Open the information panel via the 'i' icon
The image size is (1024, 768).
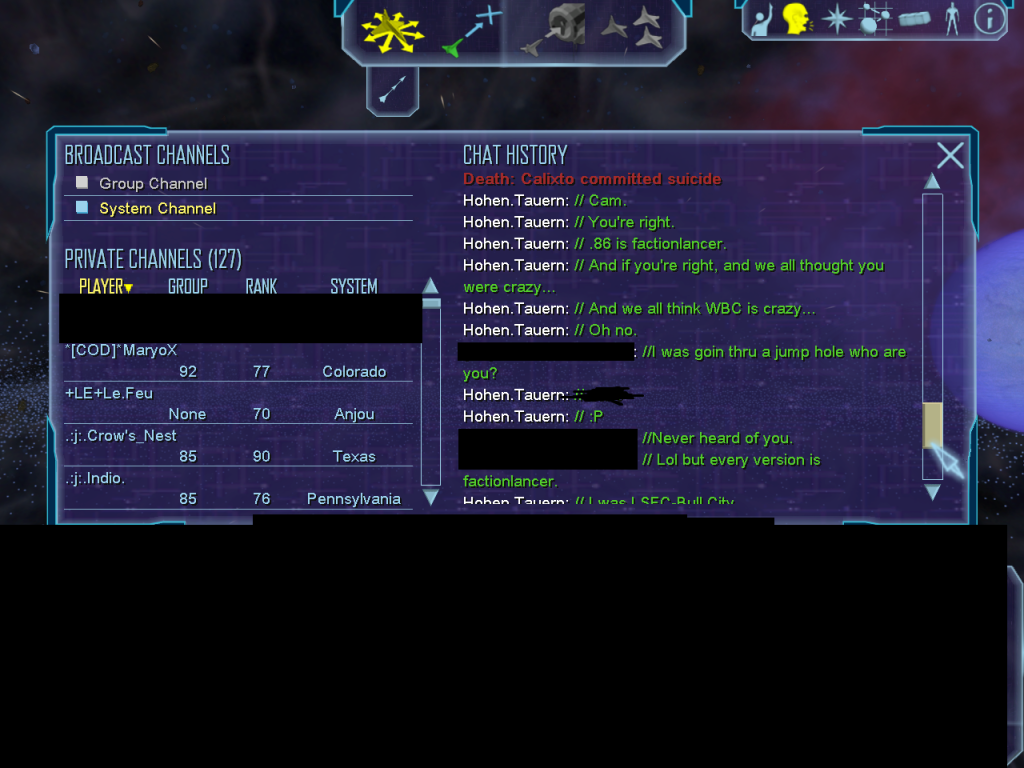pos(989,19)
